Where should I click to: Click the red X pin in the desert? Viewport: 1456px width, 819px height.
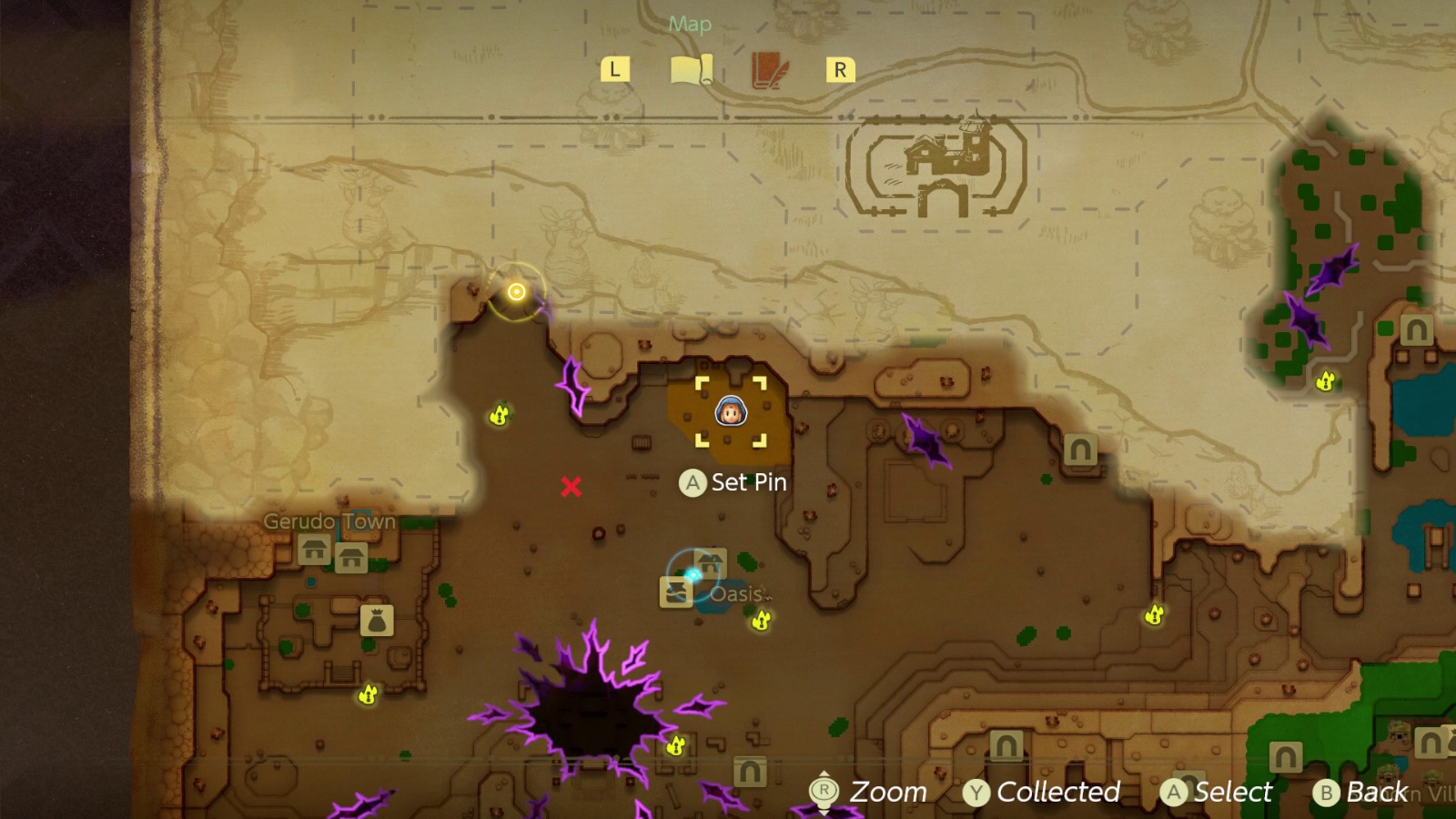pyautogui.click(x=571, y=486)
